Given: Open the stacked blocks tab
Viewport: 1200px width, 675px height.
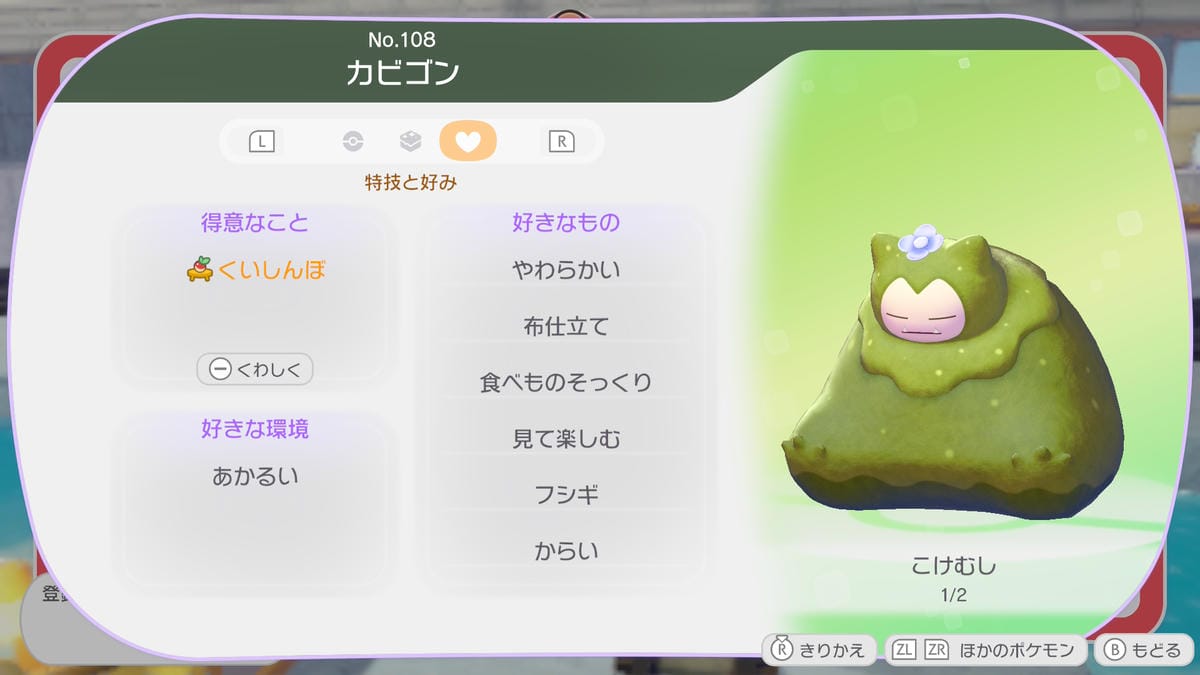Looking at the screenshot, I should tap(410, 141).
